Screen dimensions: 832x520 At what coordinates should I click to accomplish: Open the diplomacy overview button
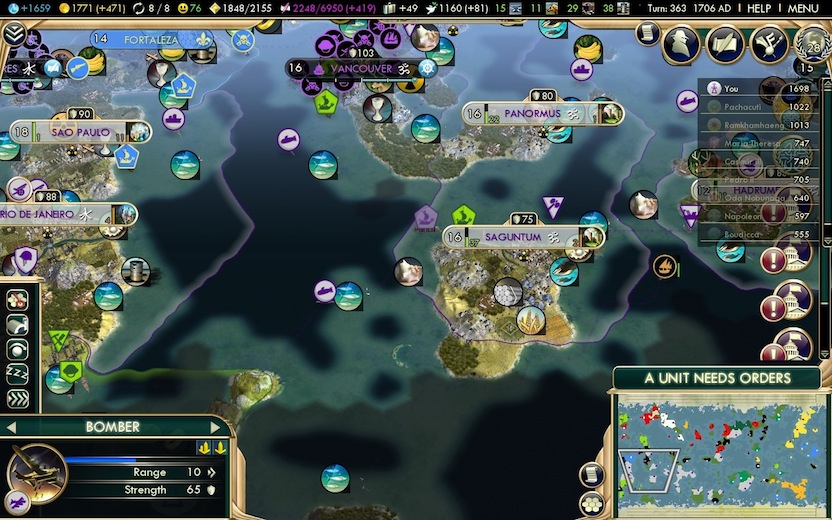[768, 43]
